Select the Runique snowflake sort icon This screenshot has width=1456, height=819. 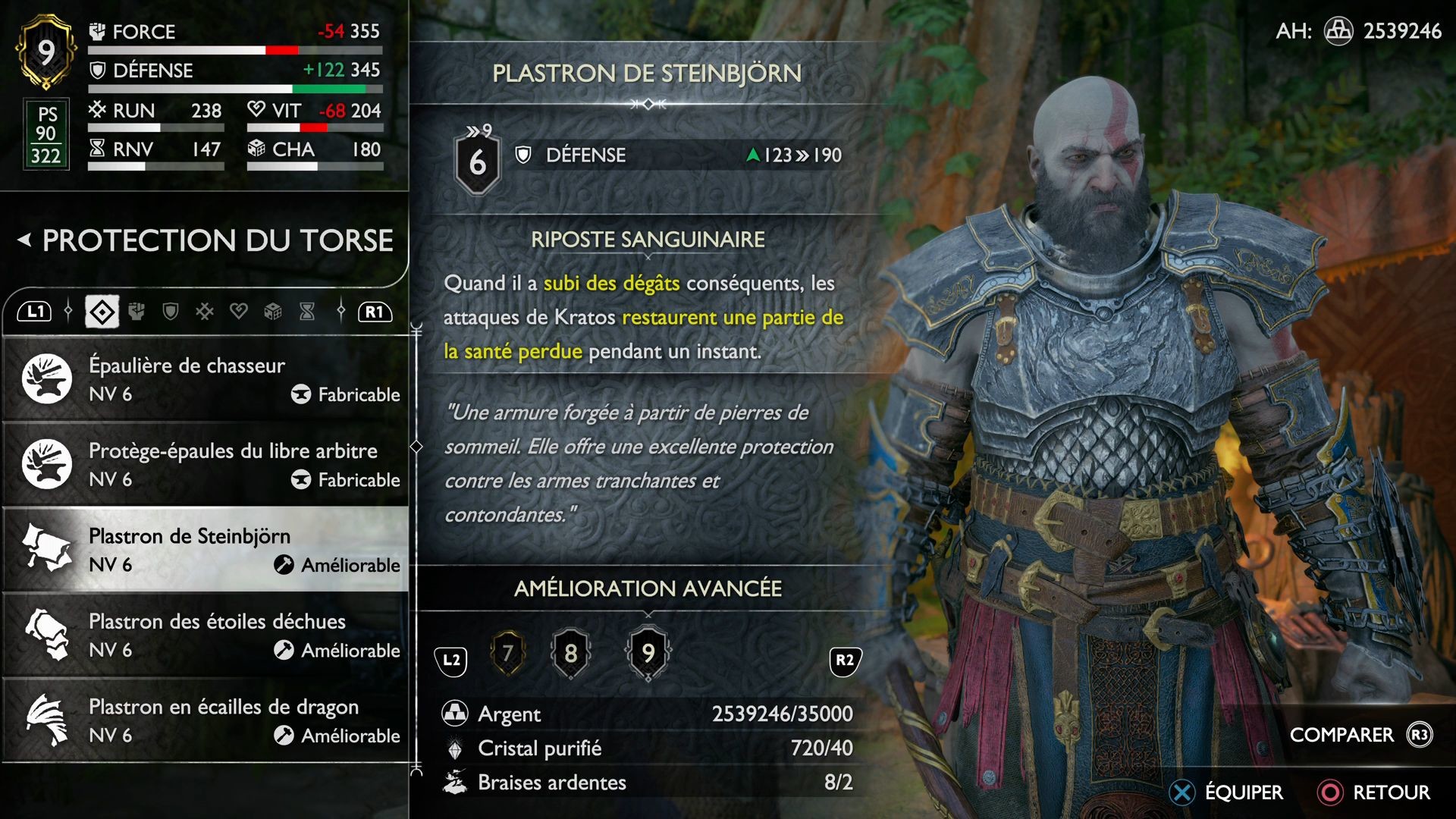pyautogui.click(x=203, y=311)
